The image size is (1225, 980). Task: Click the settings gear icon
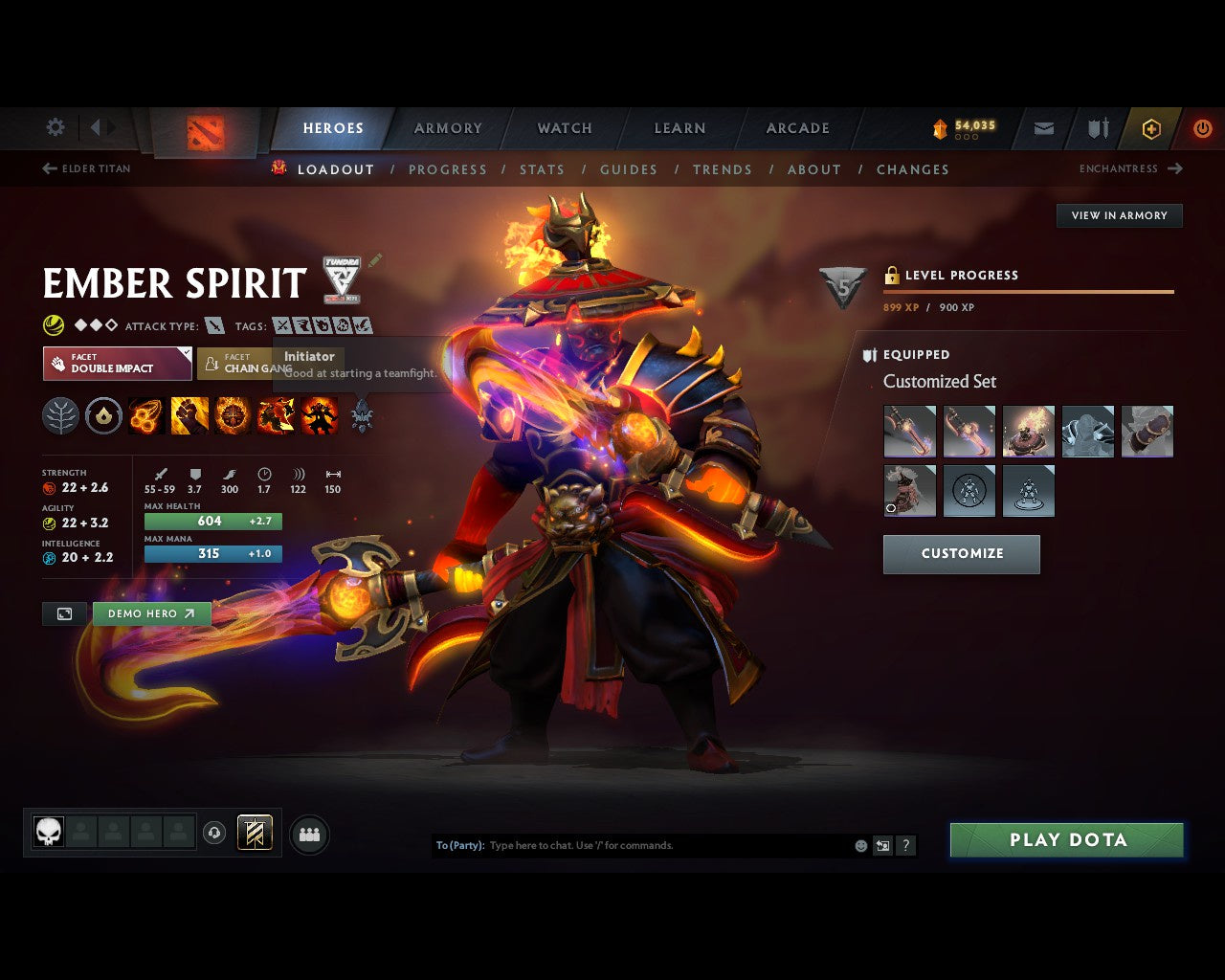[55, 126]
